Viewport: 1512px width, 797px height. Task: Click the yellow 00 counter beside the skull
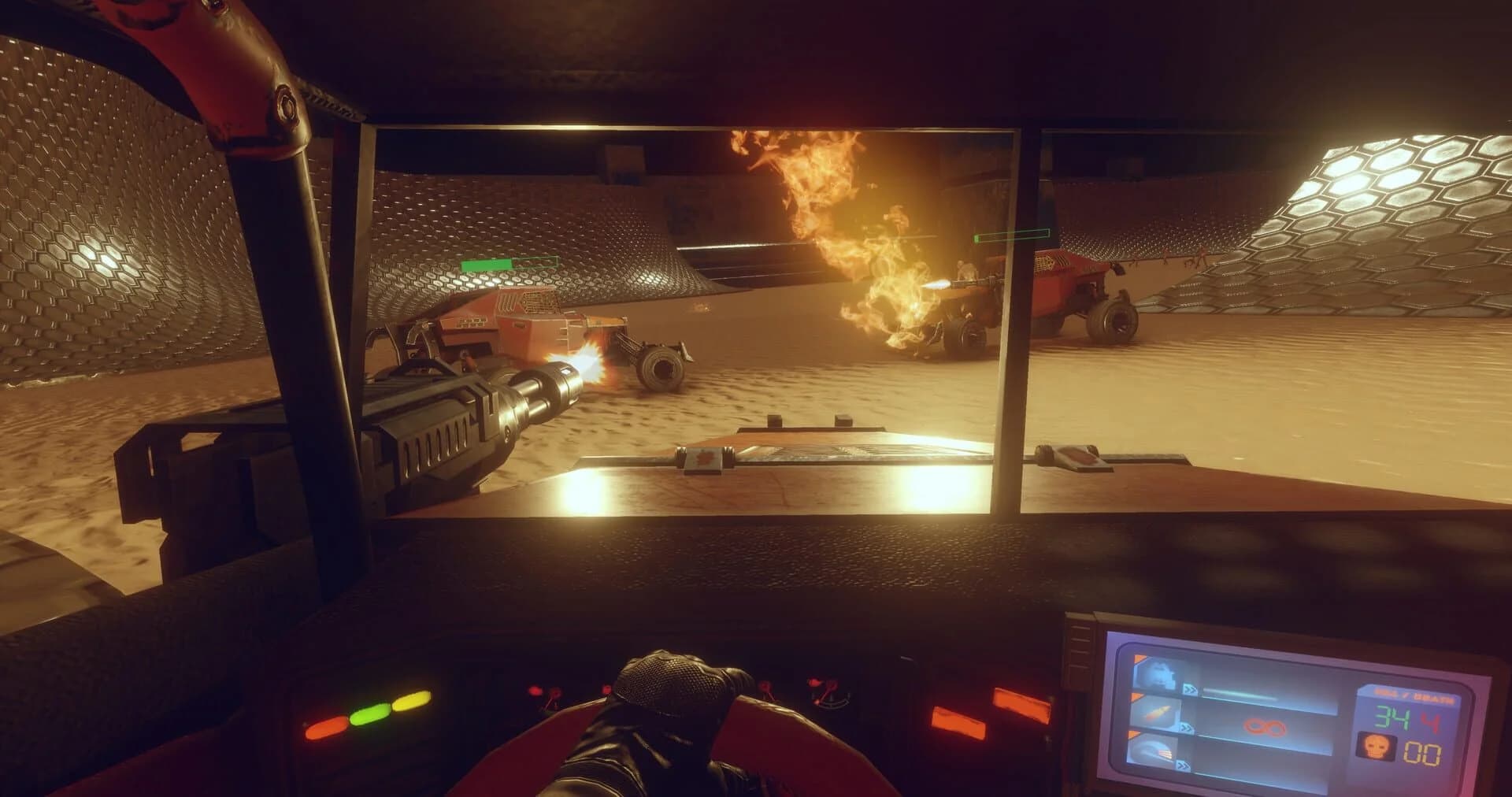coord(1423,751)
